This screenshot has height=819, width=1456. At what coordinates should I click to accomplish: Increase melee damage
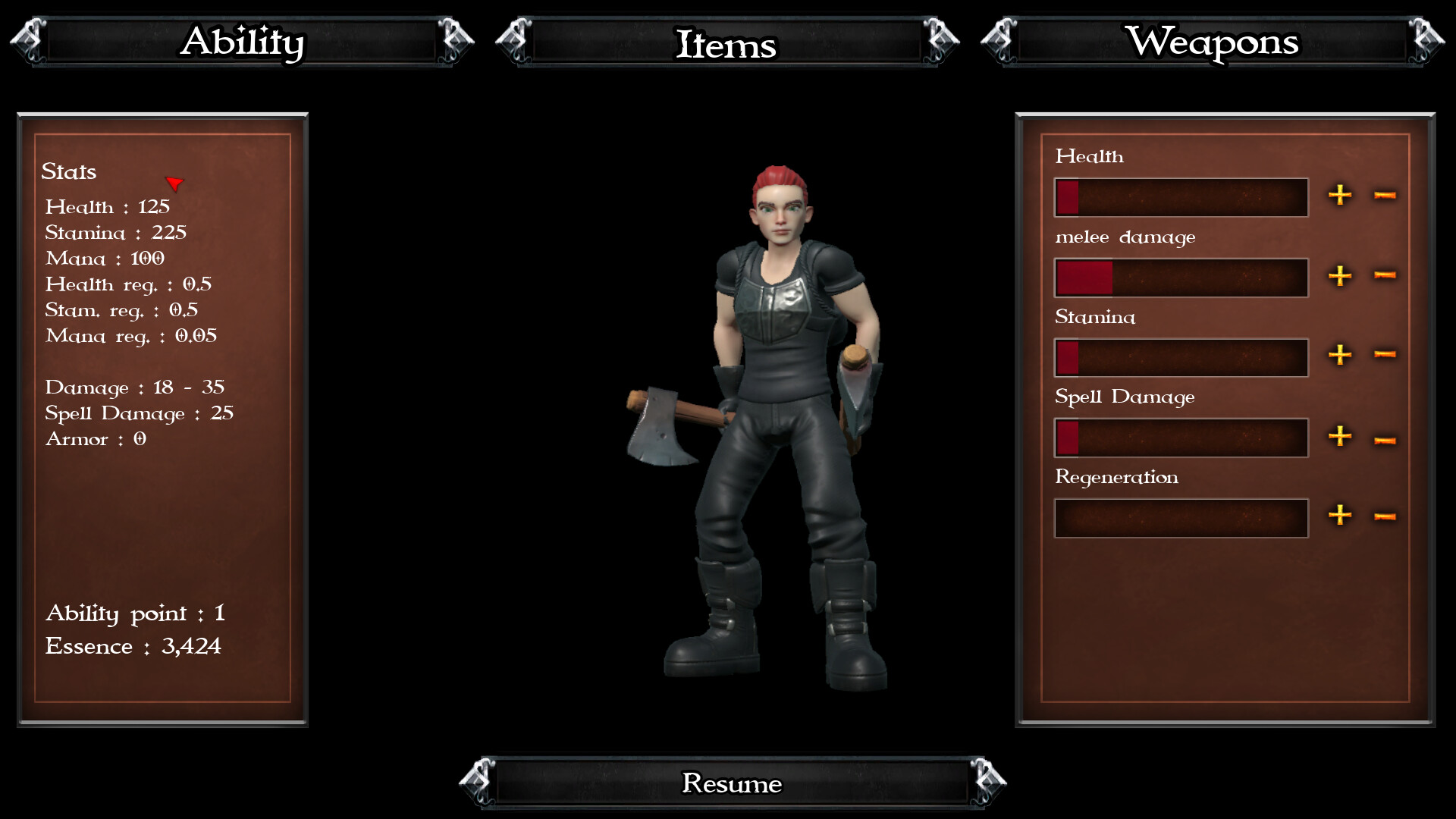pos(1340,276)
